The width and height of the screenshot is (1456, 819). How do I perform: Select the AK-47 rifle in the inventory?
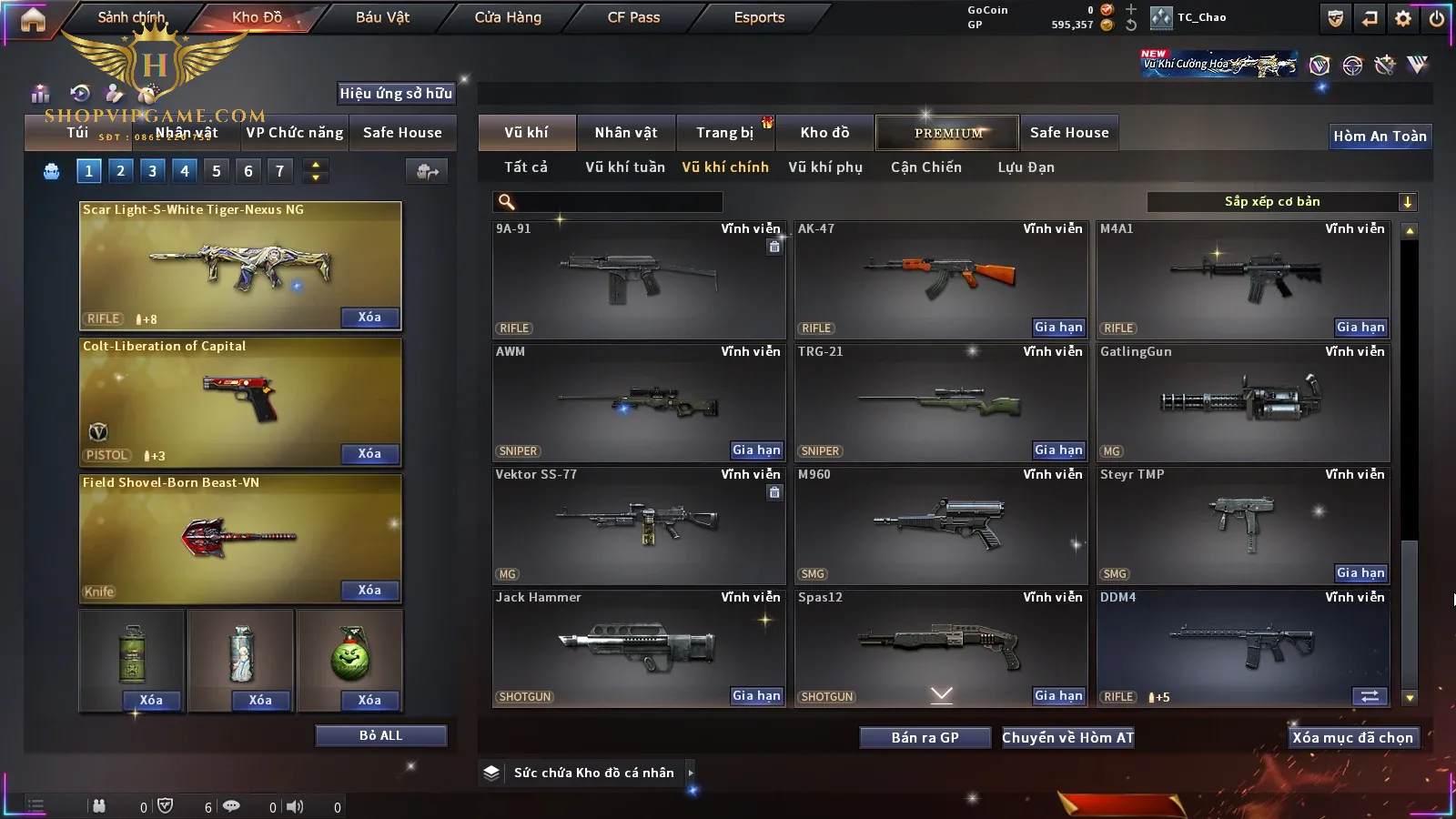[941, 273]
